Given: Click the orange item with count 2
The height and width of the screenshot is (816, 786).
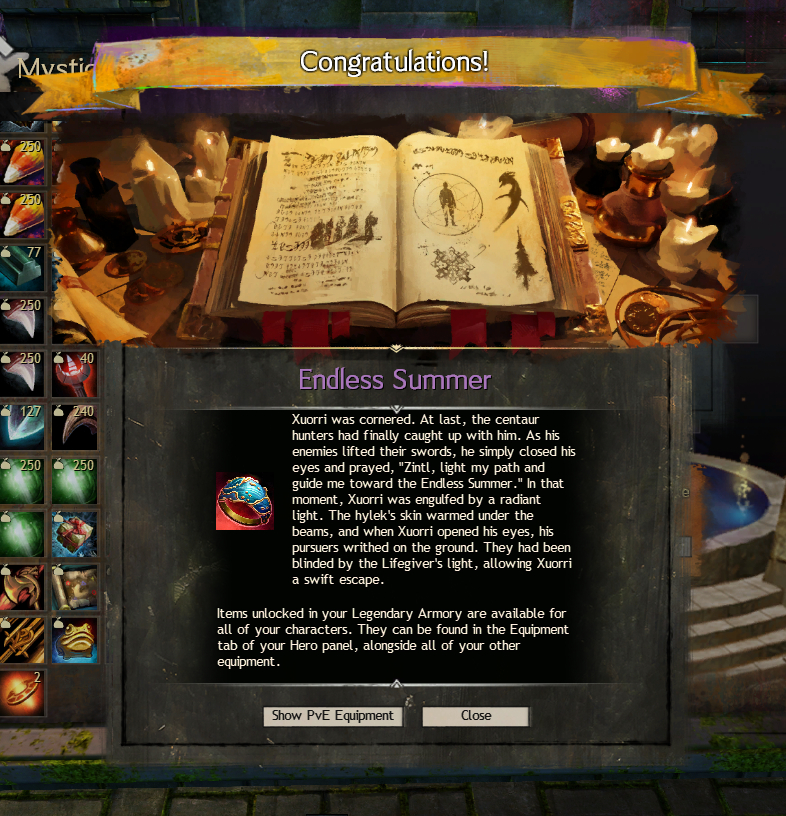Looking at the screenshot, I should tap(22, 692).
